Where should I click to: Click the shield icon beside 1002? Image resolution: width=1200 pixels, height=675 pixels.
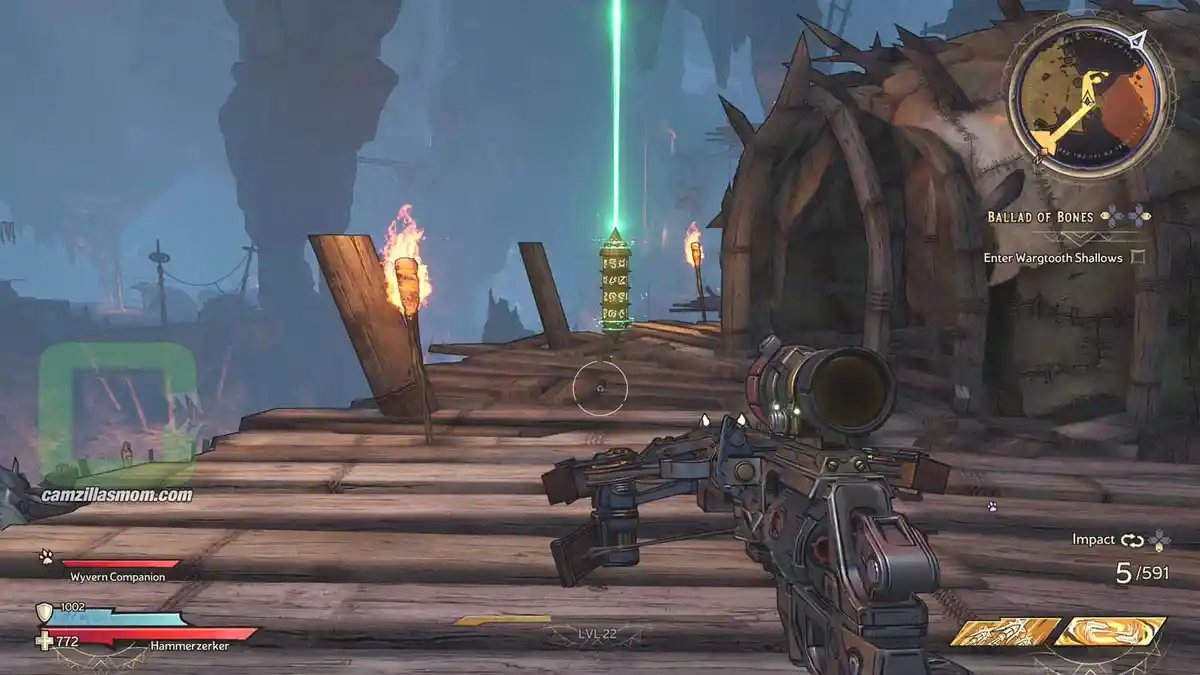(44, 613)
